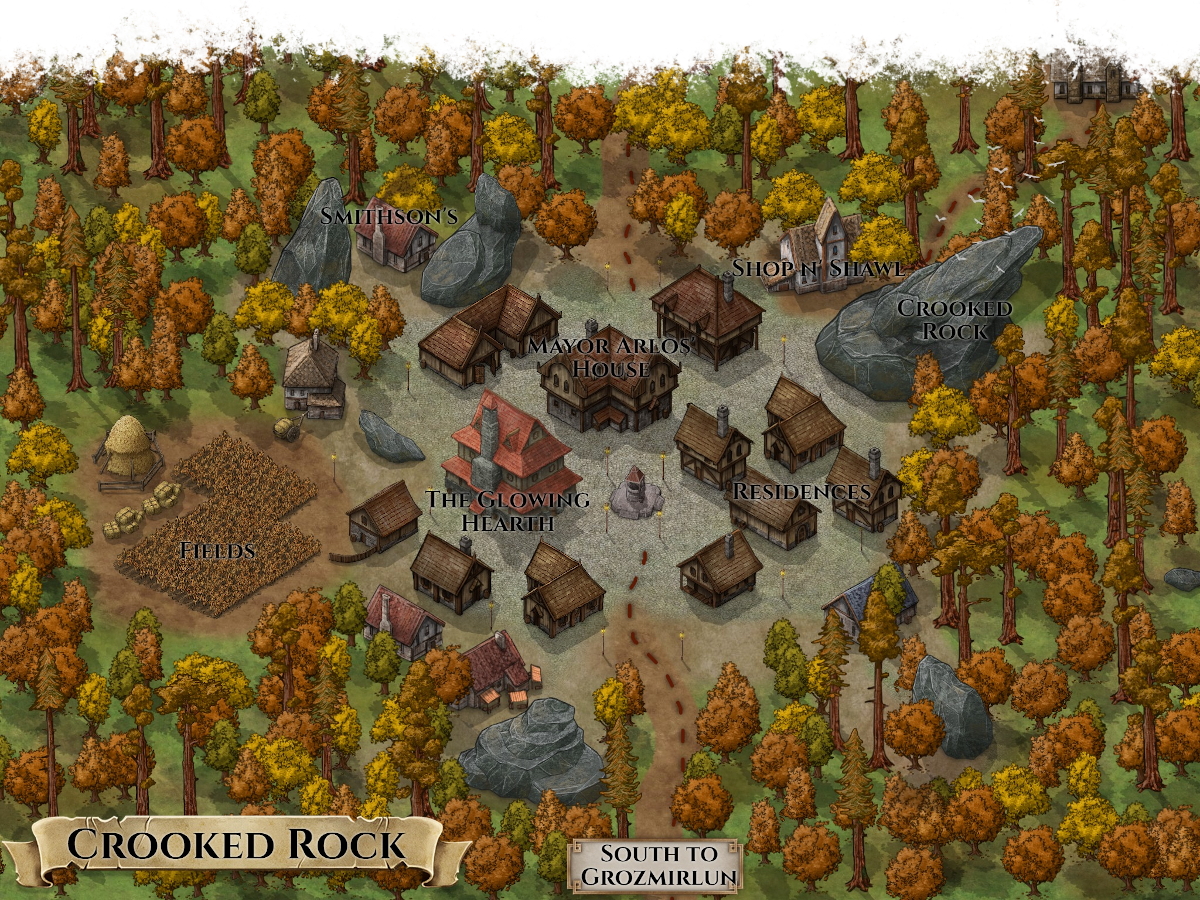The height and width of the screenshot is (900, 1200).
Task: Select The Glowing Hearth label
Action: point(507,511)
